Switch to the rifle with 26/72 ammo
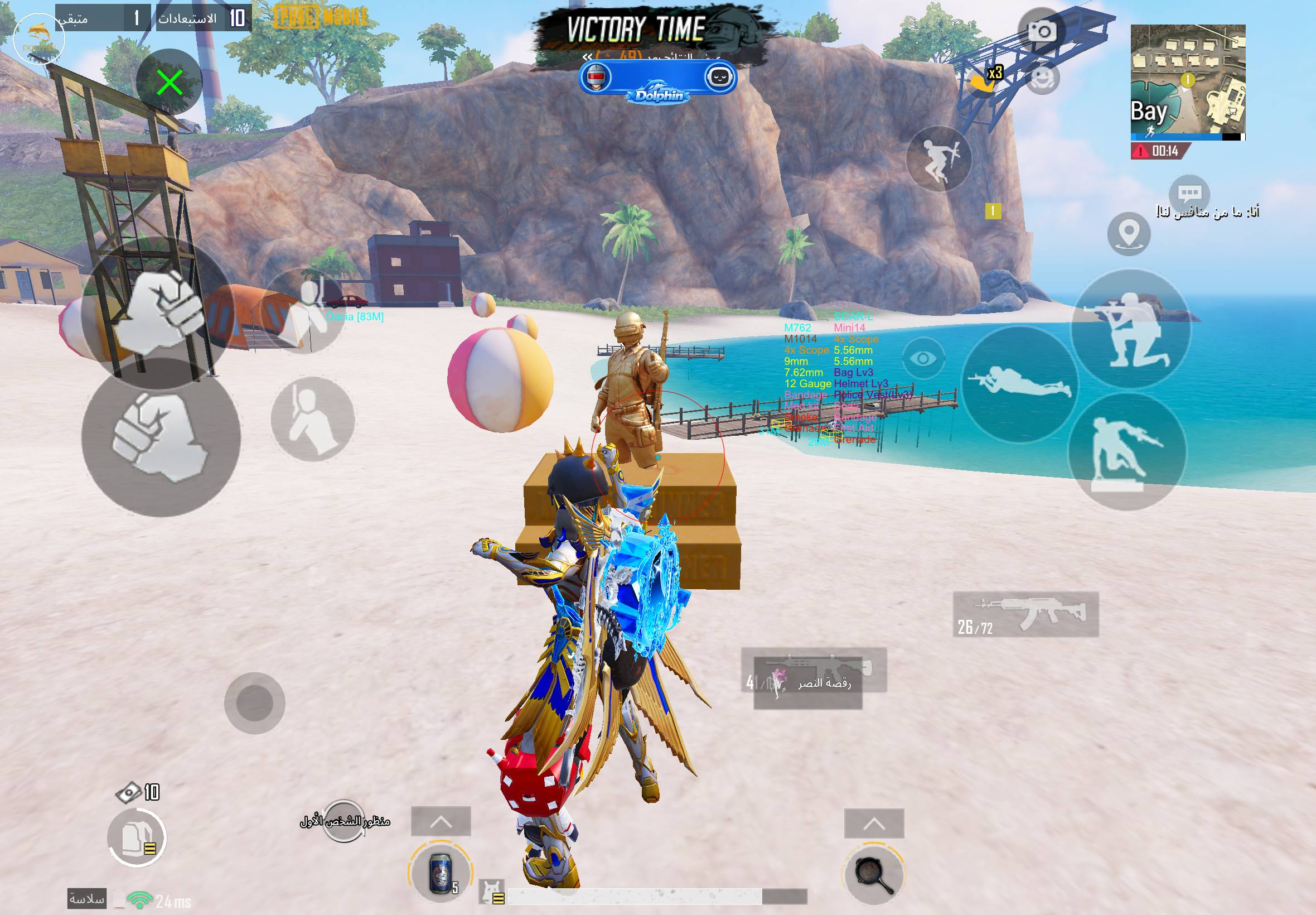 tap(1025, 614)
